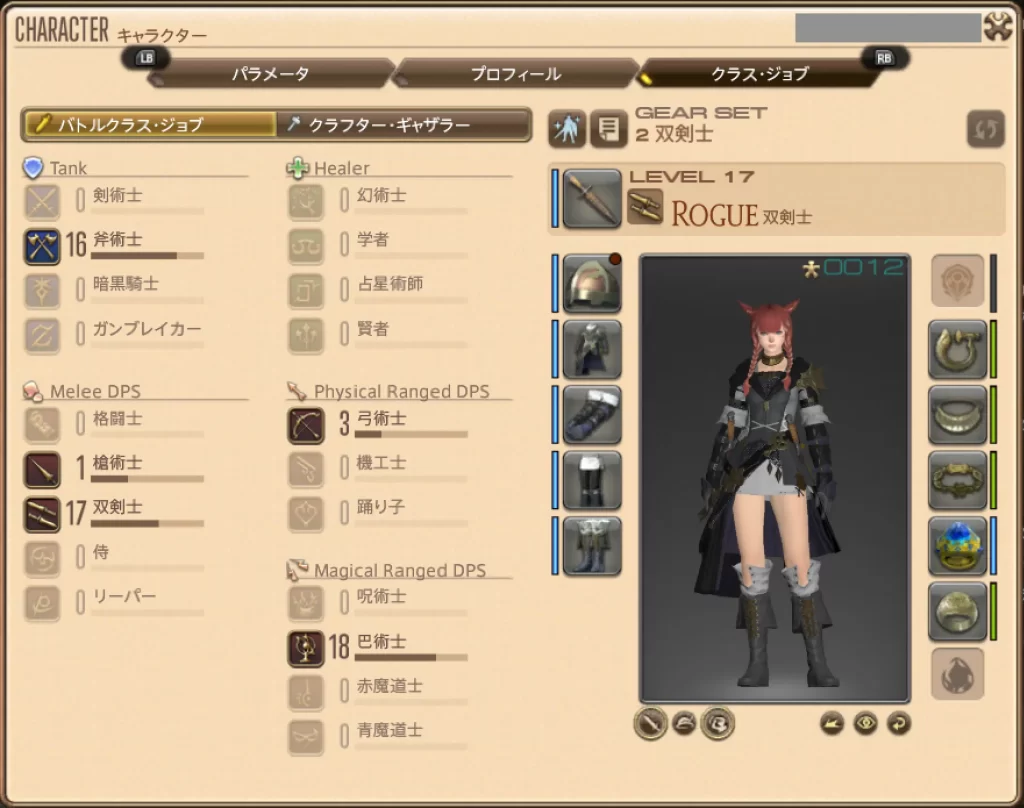Screen dimensions: 1024x808
Task: Close the Character window
Action: click(998, 27)
